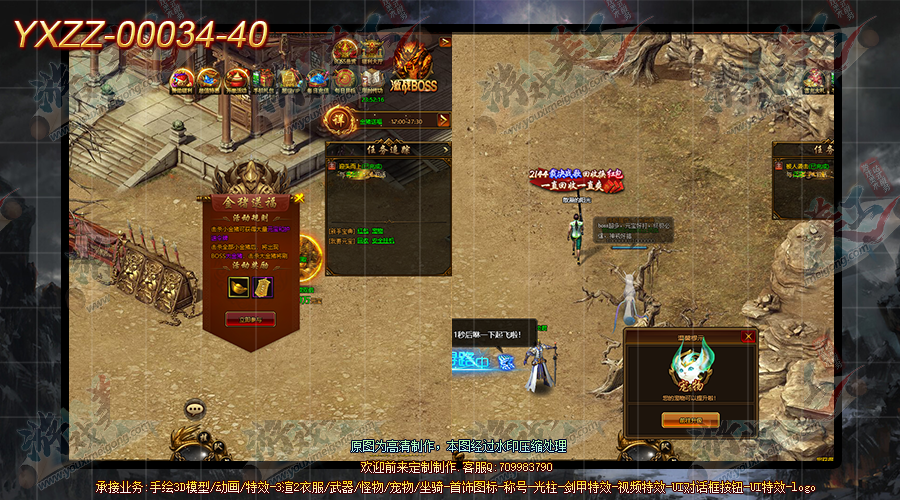Screen dimensions: 900x500
Task: Select the green phone gift box icon
Action: (x=263, y=80)
